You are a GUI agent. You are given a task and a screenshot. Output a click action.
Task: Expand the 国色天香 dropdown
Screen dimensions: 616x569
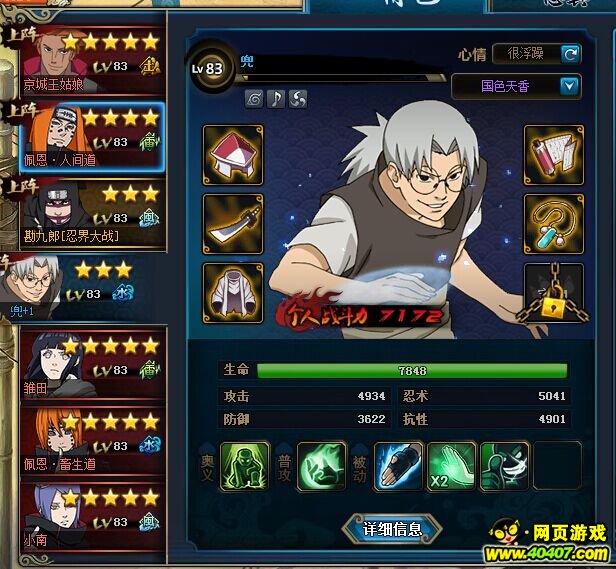[x=570, y=86]
